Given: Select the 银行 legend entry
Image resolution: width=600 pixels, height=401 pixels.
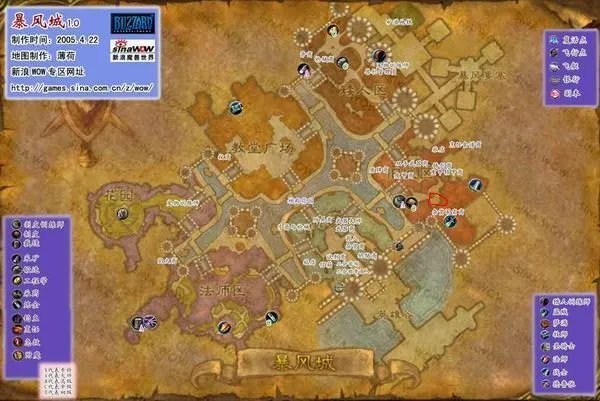Looking at the screenshot, I should 571,82.
